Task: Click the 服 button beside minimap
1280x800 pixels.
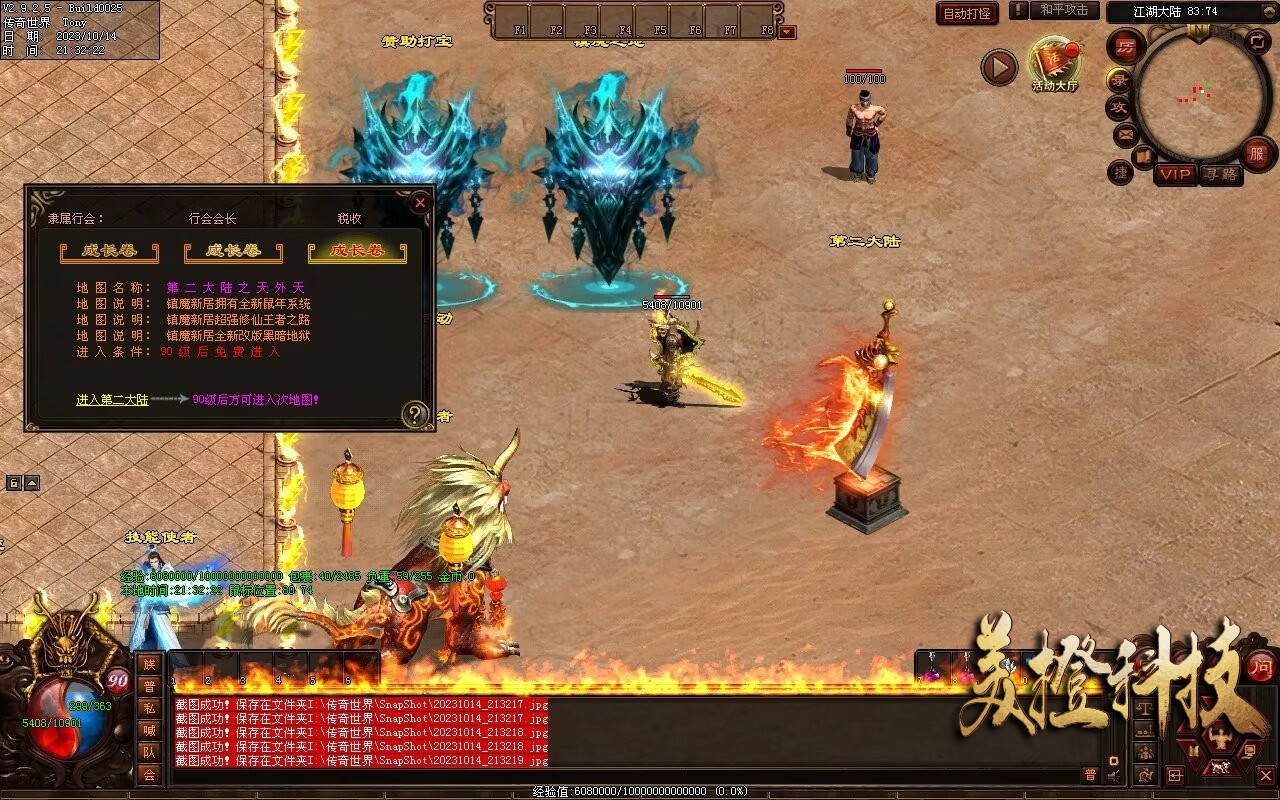Action: (1257, 154)
